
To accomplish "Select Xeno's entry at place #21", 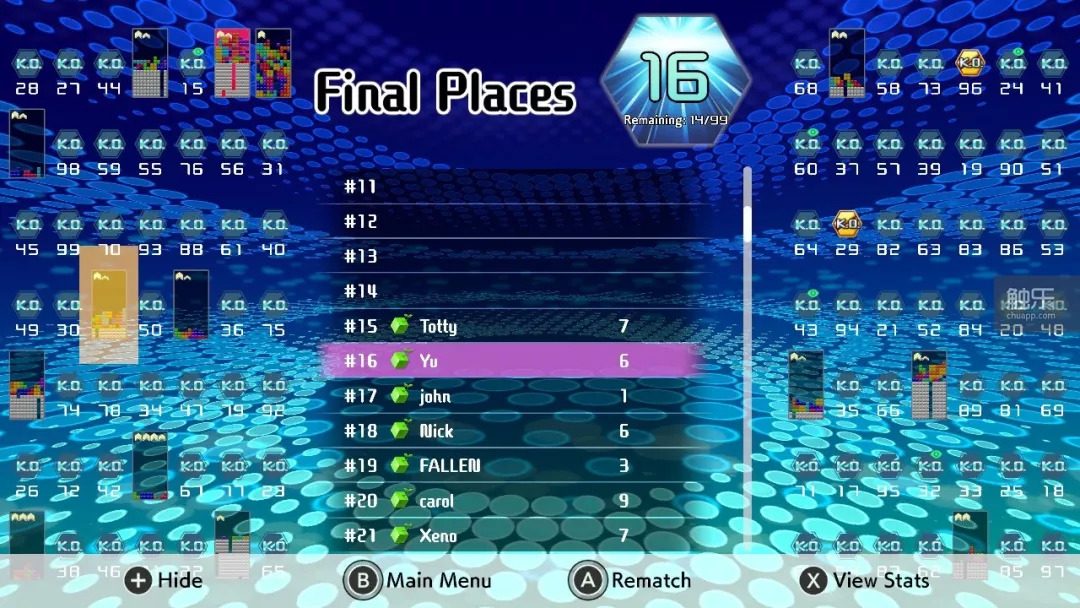I will (x=510, y=535).
